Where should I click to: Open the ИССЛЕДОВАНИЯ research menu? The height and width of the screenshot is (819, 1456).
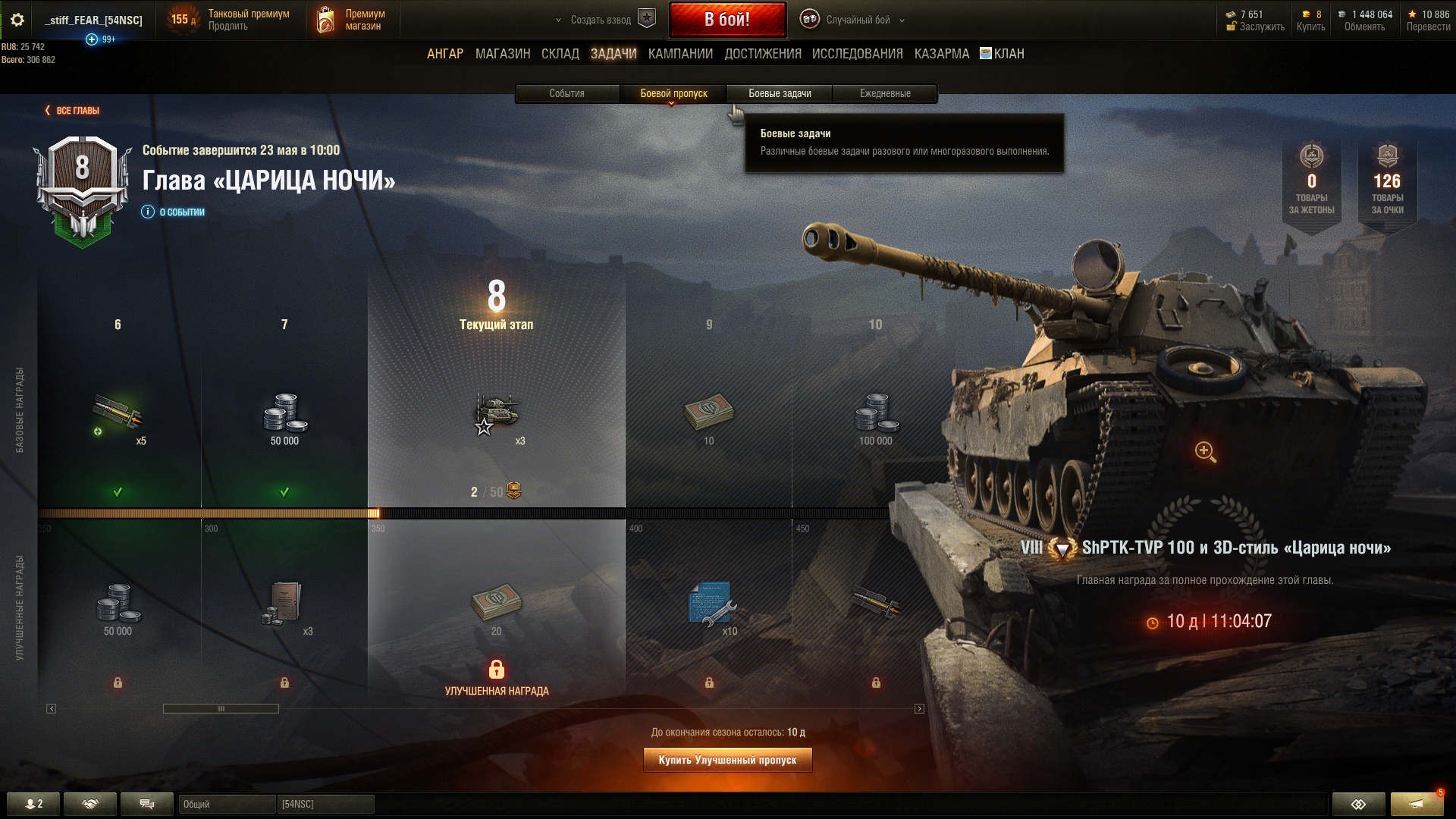click(857, 54)
